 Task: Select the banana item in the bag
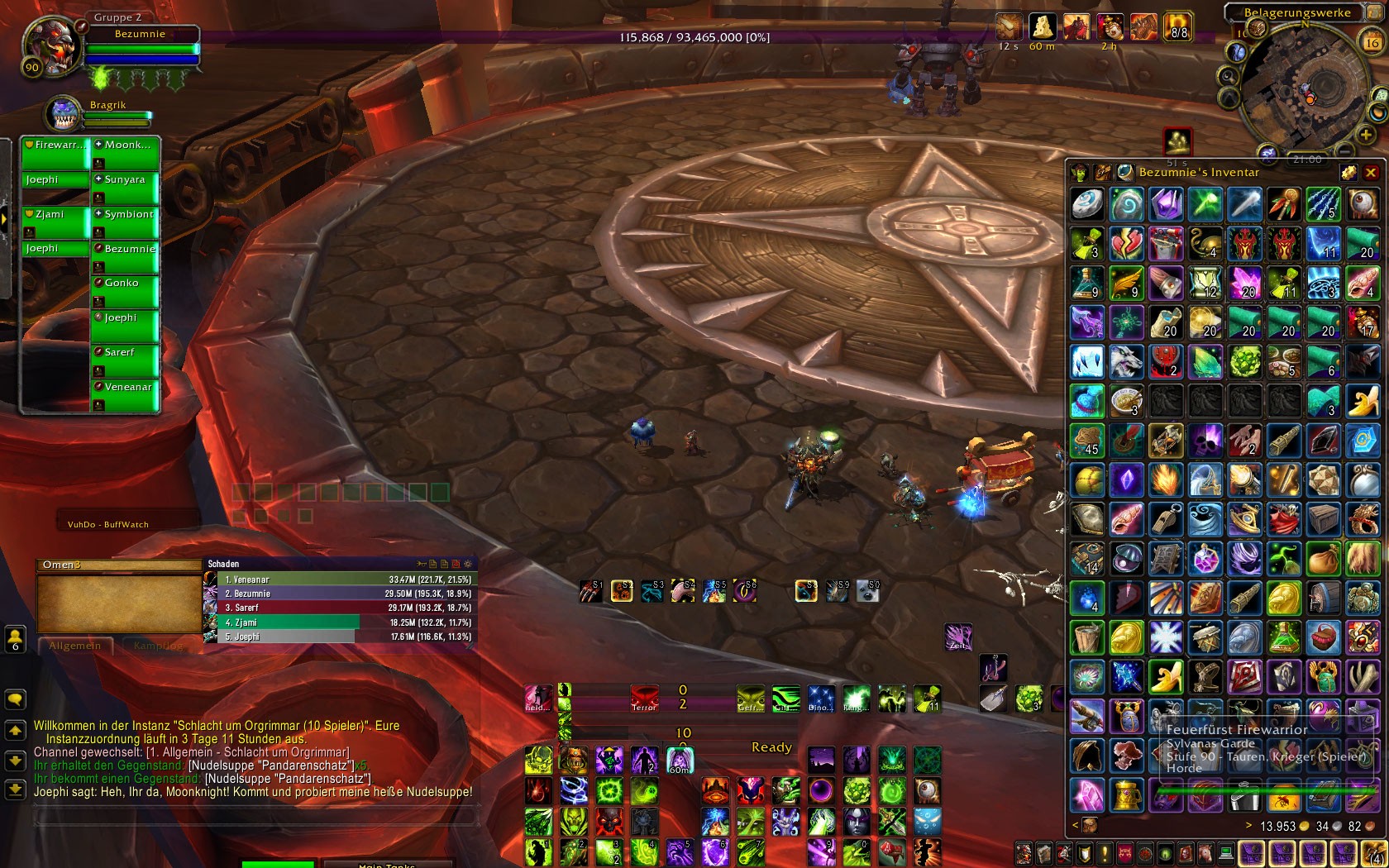(x=1363, y=402)
